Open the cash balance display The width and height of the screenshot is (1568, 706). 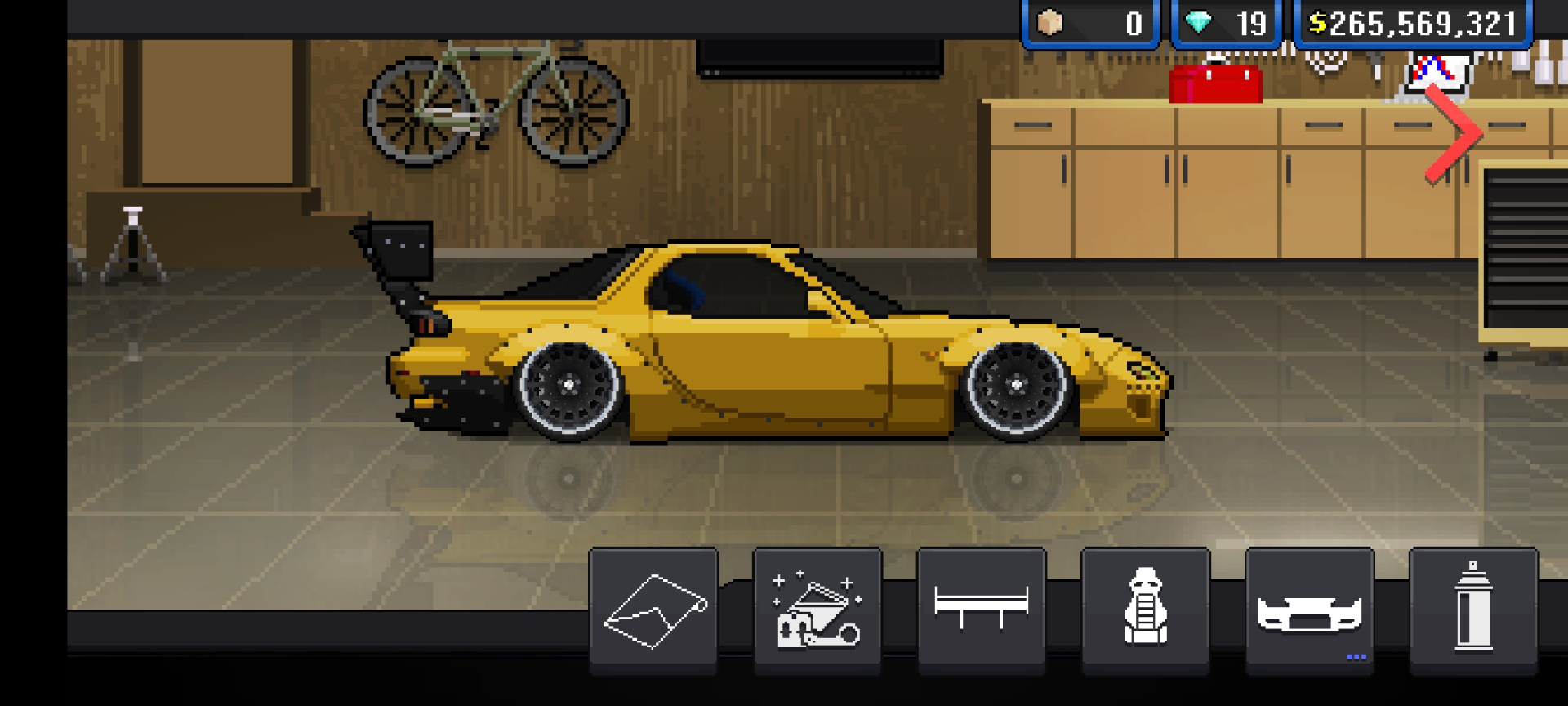1413,23
